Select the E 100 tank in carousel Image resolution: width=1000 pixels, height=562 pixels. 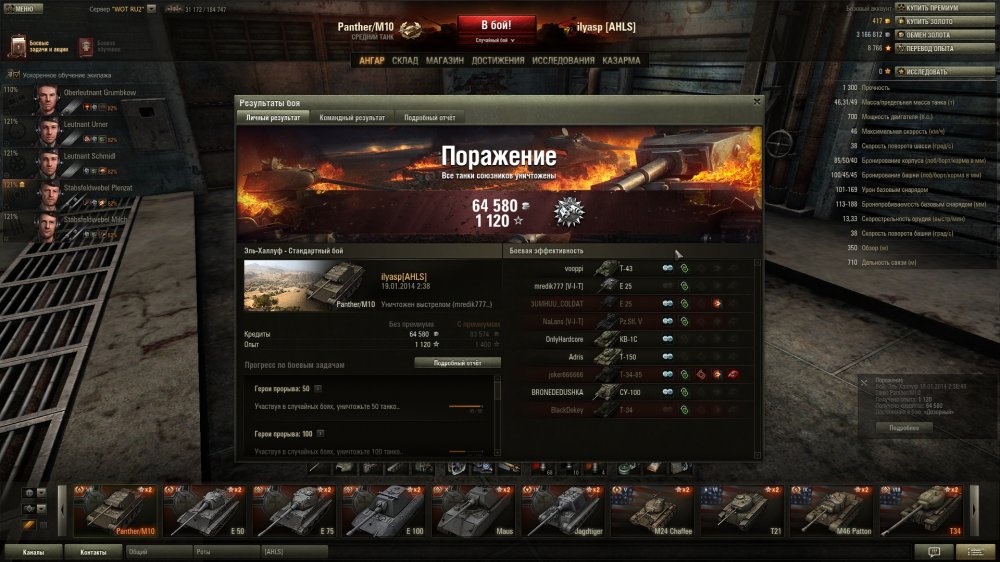(x=385, y=510)
